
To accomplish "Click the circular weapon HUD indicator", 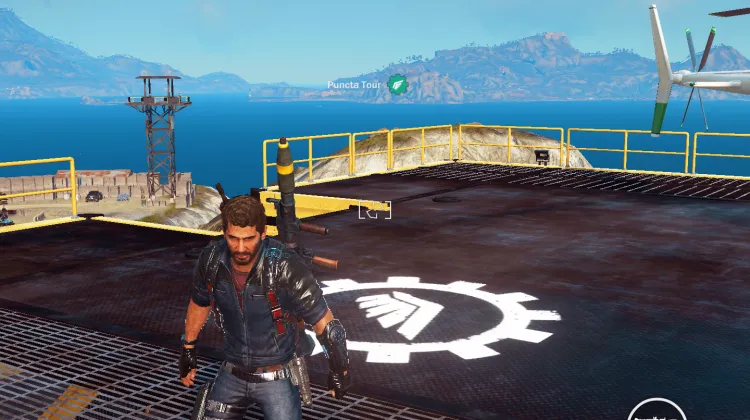I will 655,411.
